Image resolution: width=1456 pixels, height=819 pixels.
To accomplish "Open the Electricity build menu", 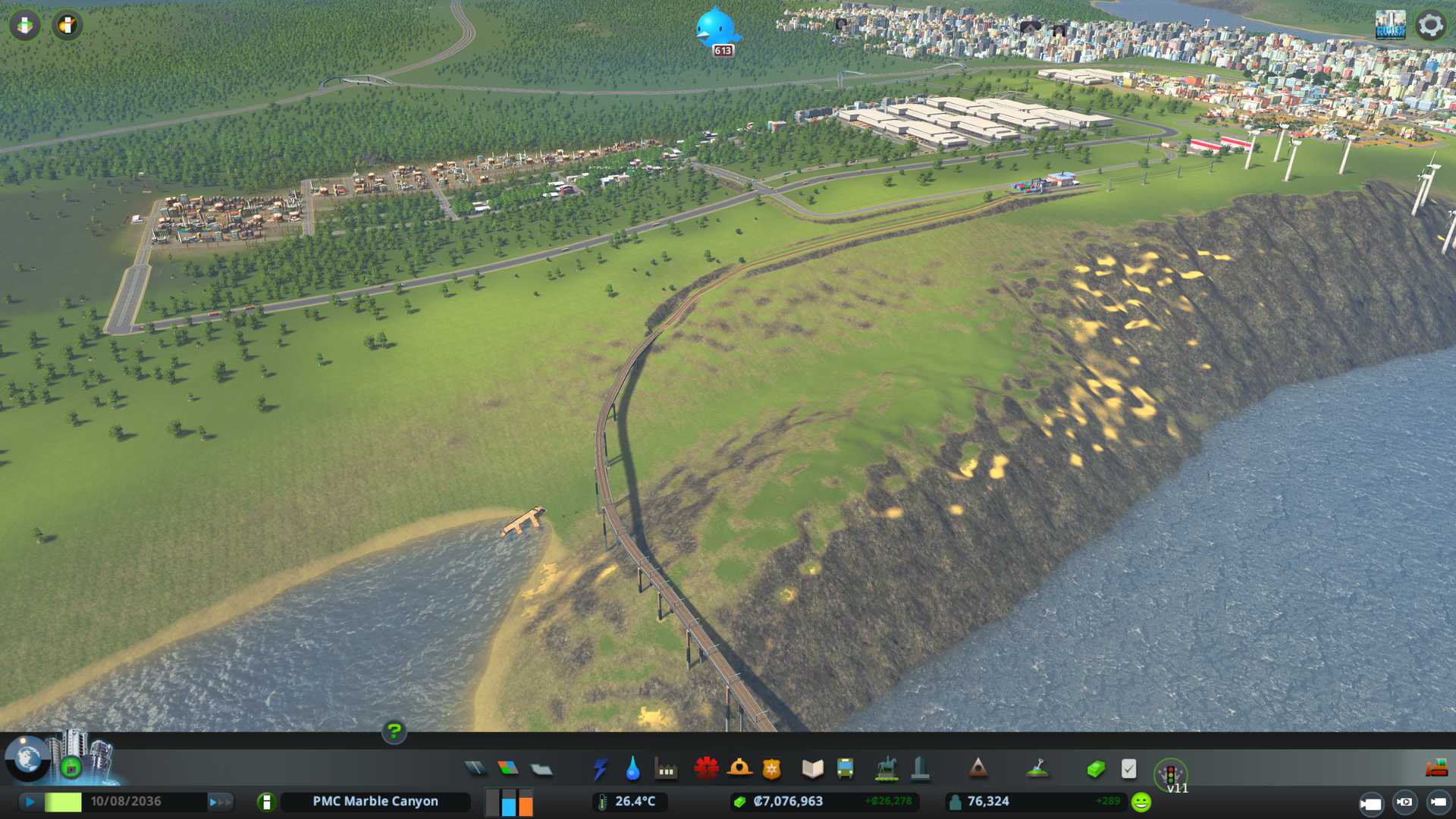I will [x=601, y=769].
